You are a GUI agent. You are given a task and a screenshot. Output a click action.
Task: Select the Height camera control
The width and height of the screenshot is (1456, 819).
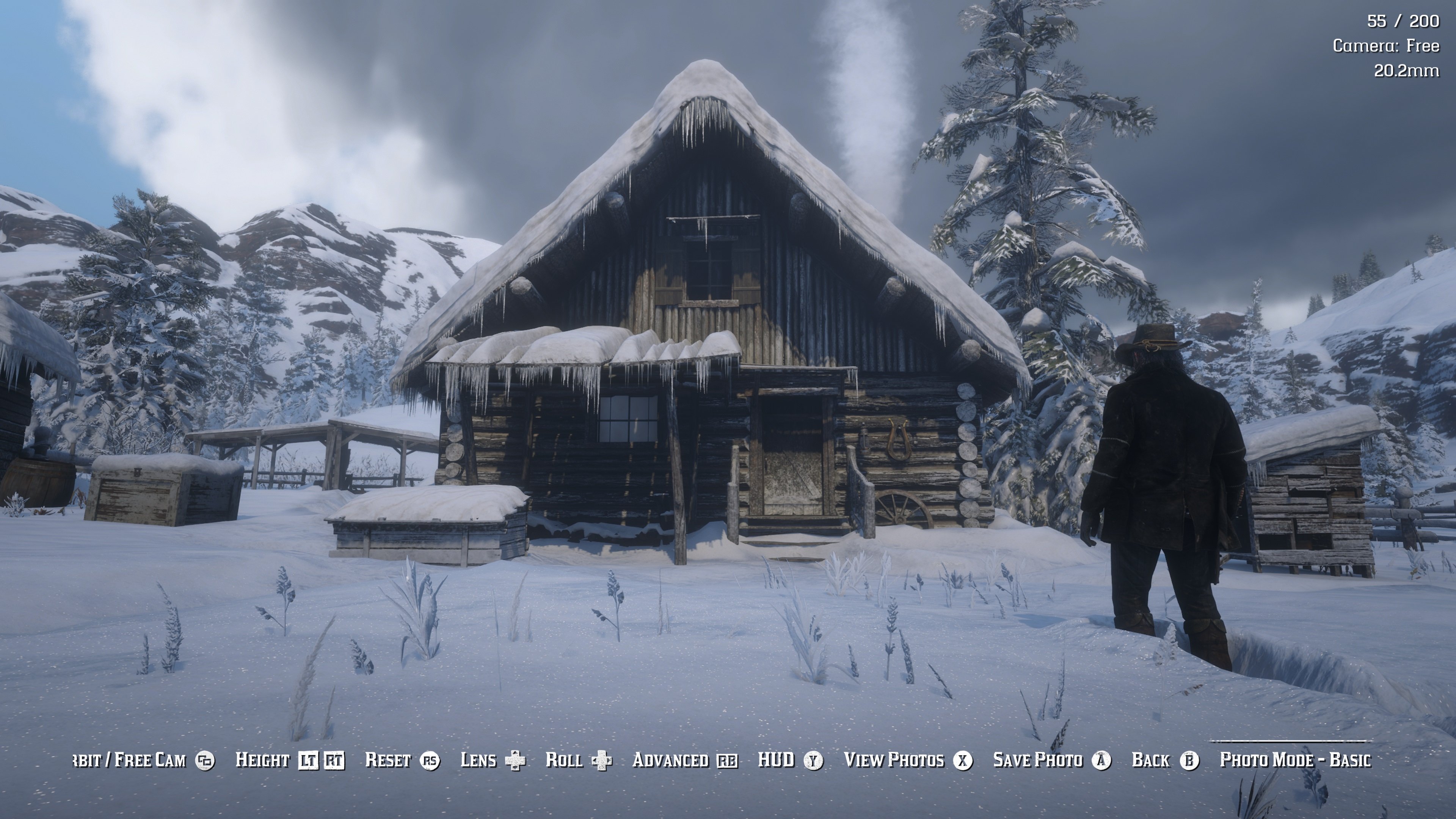click(x=289, y=760)
